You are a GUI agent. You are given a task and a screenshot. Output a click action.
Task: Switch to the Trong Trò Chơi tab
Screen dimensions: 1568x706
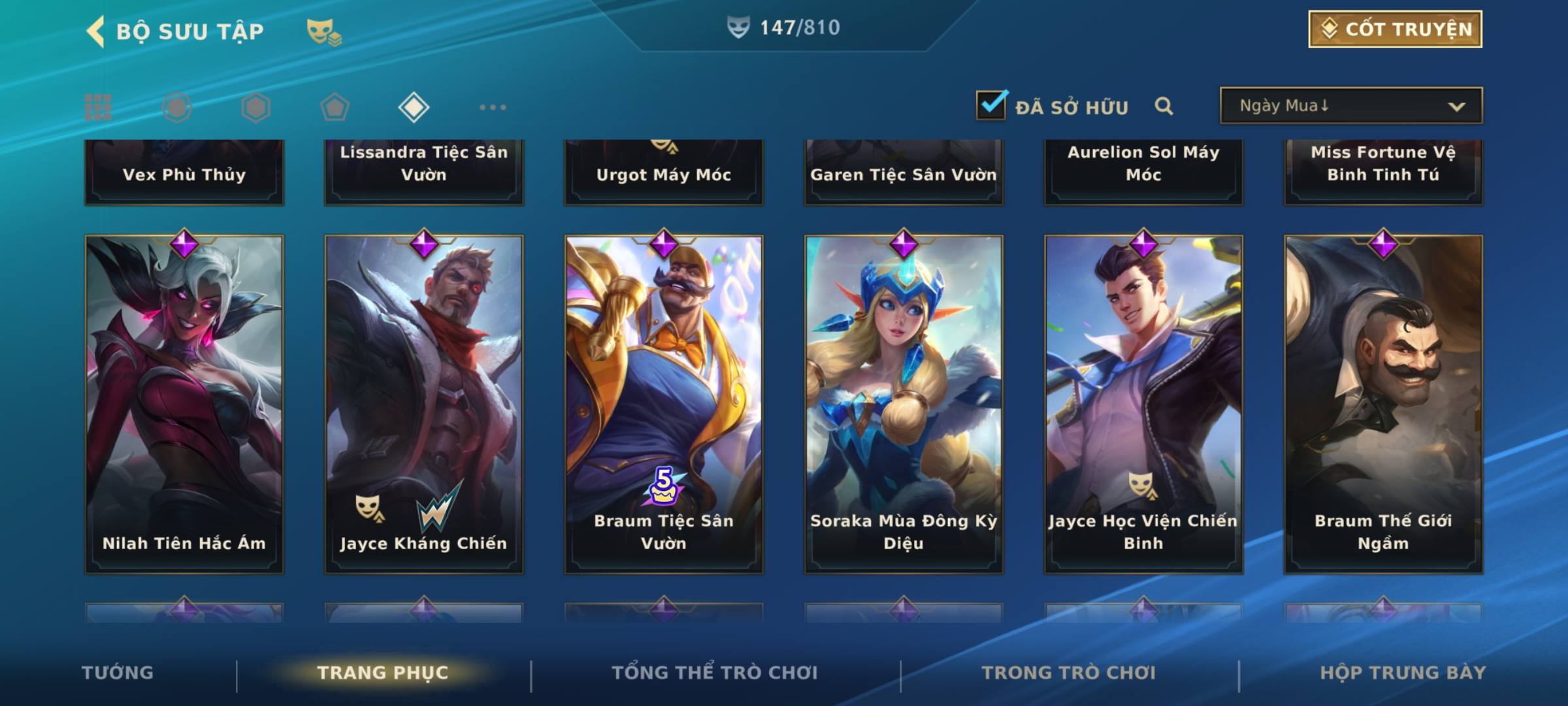(x=1068, y=673)
